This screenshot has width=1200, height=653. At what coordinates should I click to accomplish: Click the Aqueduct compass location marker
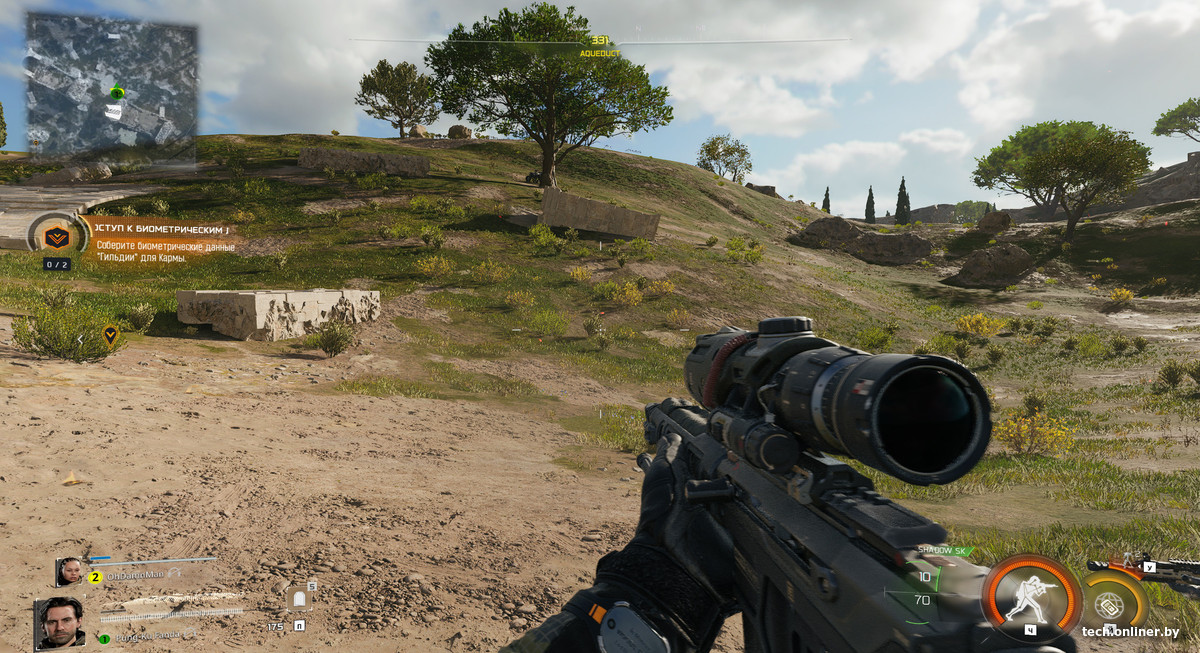pyautogui.click(x=600, y=47)
